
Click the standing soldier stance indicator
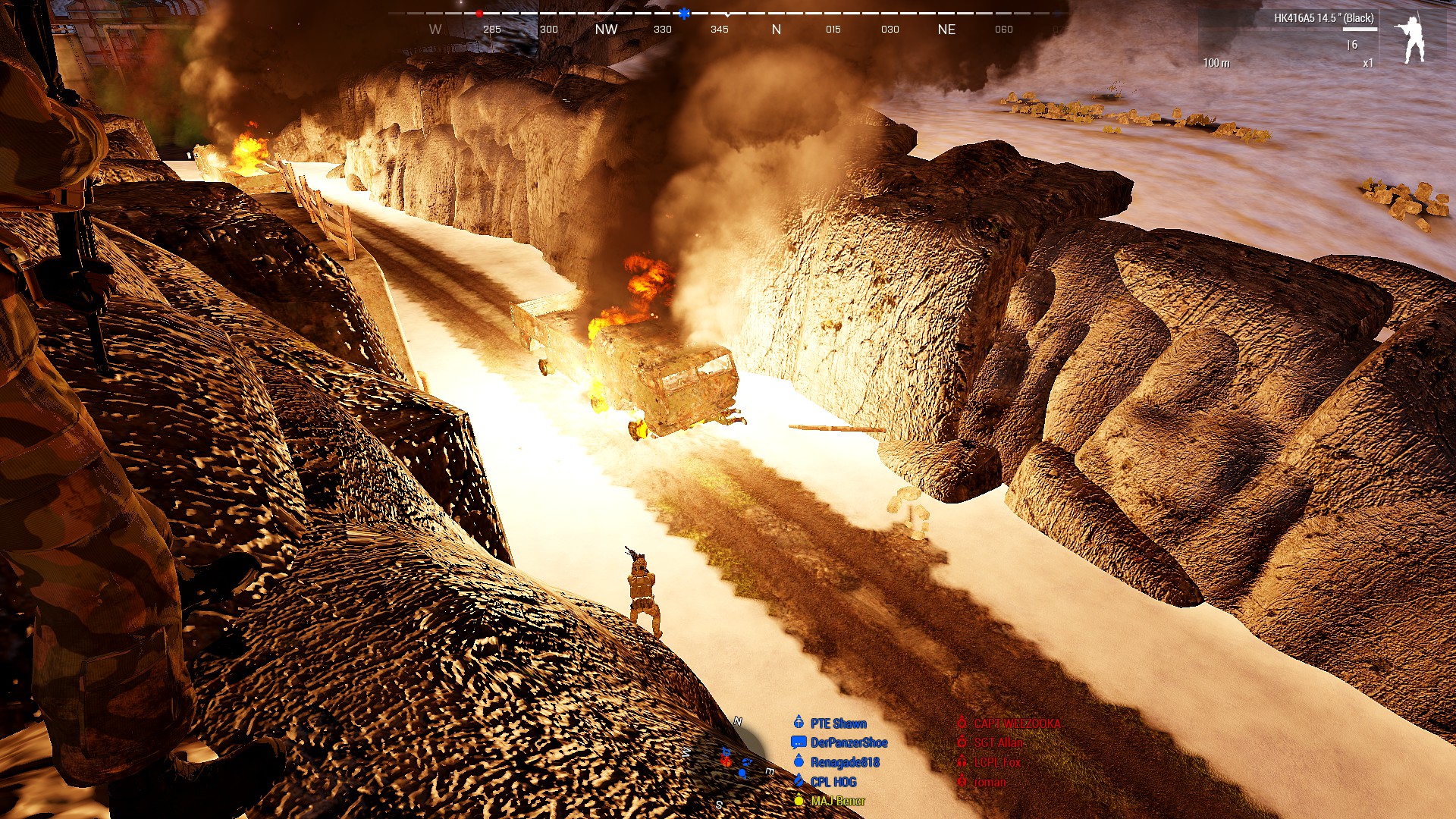click(1411, 39)
